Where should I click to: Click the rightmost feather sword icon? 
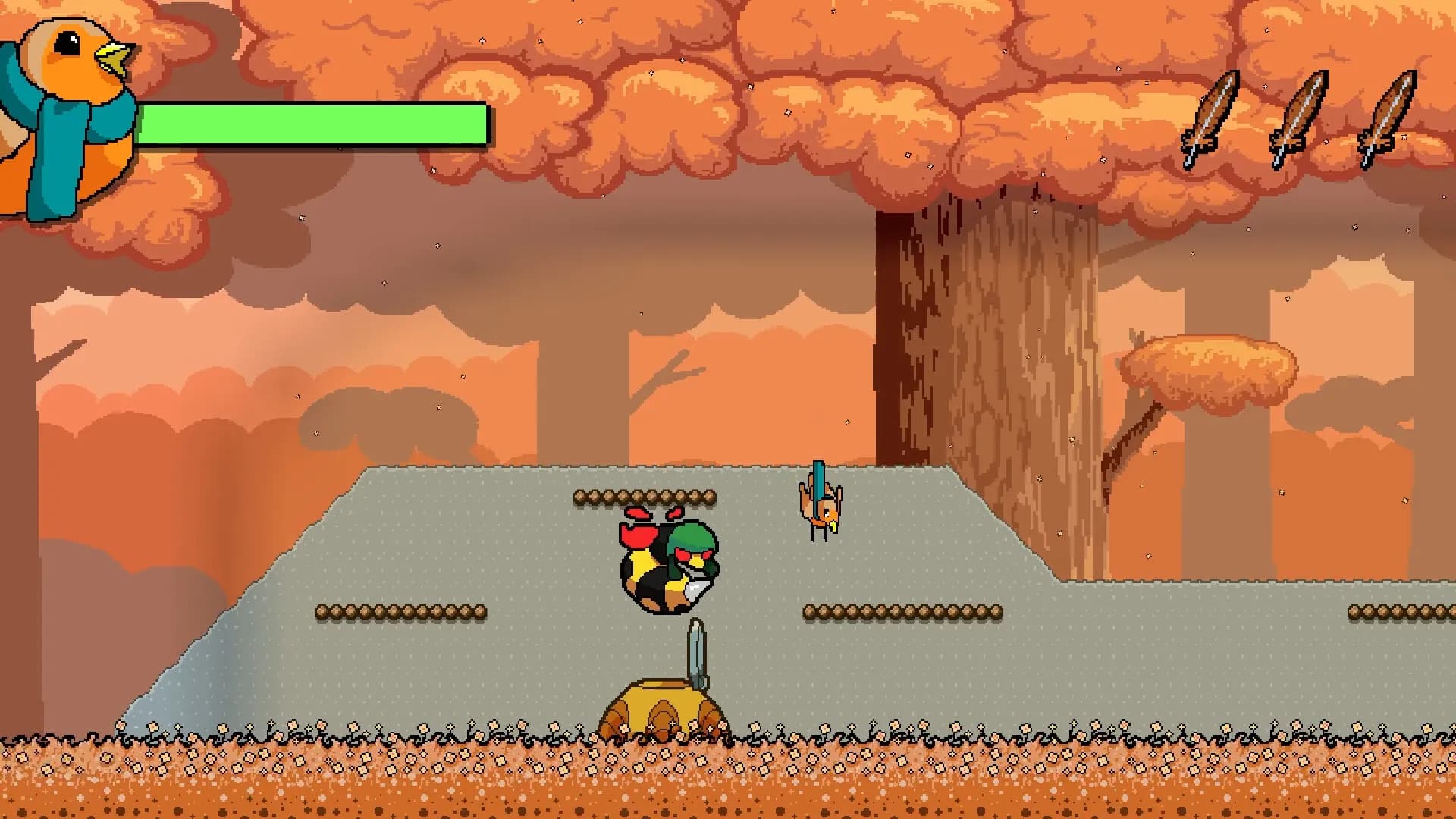point(1394,114)
